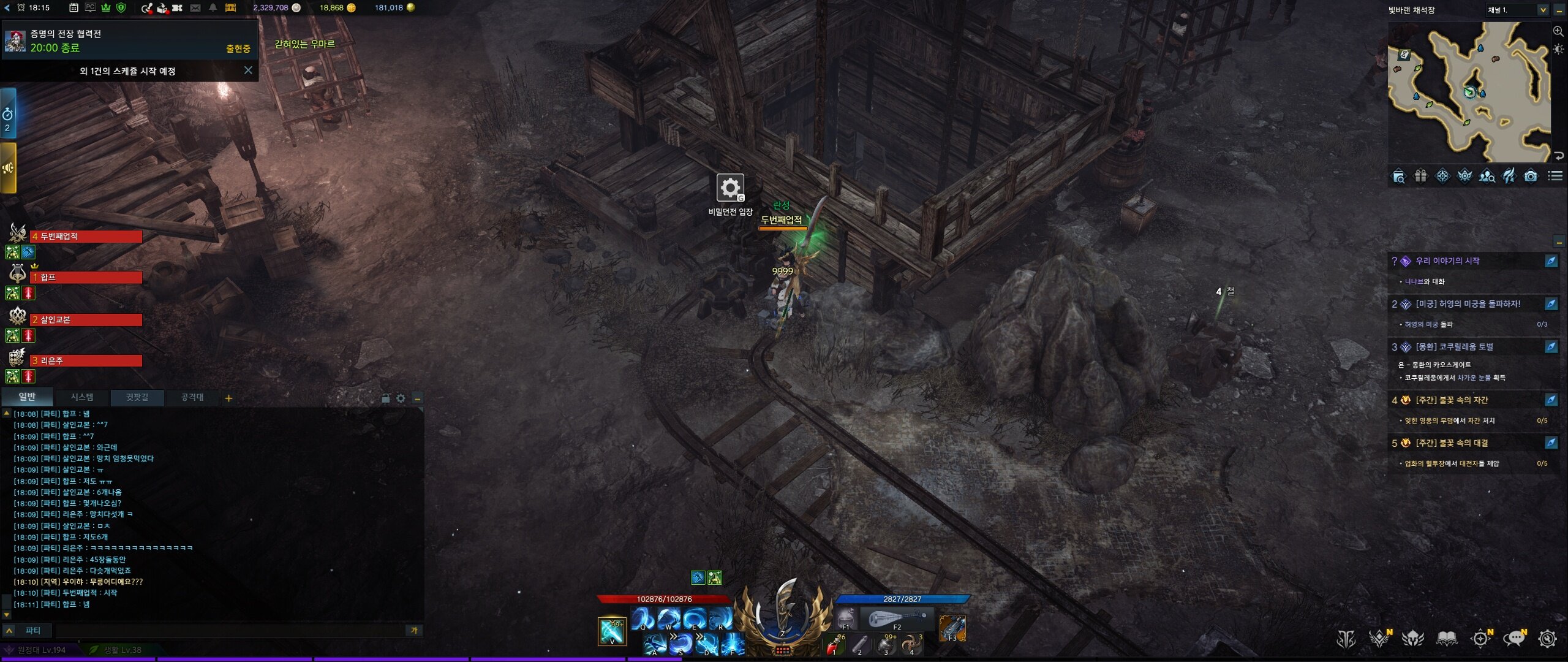Select party member 합프 frame
This screenshot has width=1568, height=662.
click(86, 278)
